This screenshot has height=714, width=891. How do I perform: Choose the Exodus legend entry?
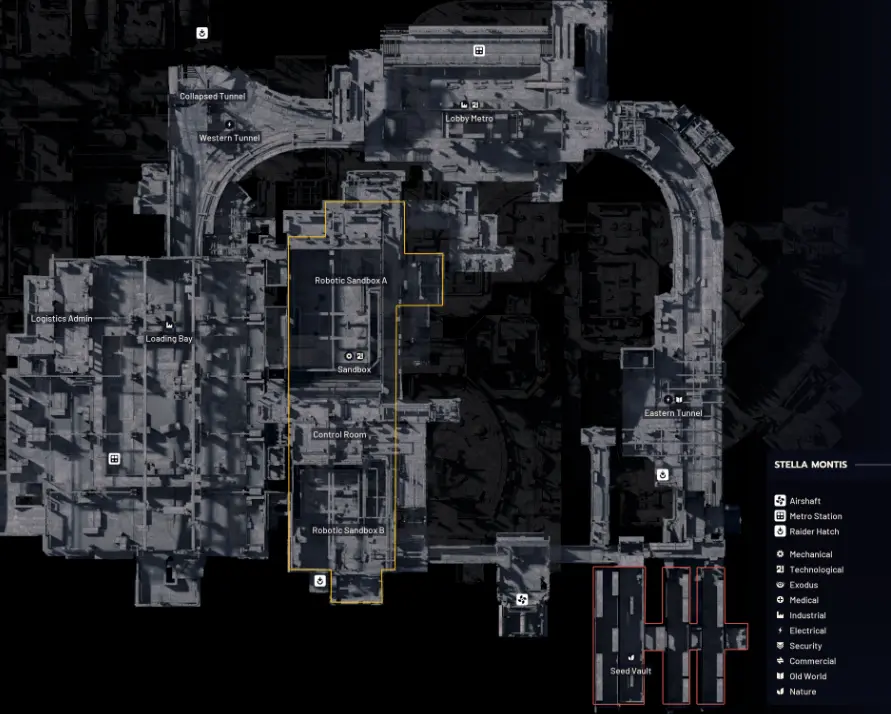803,585
